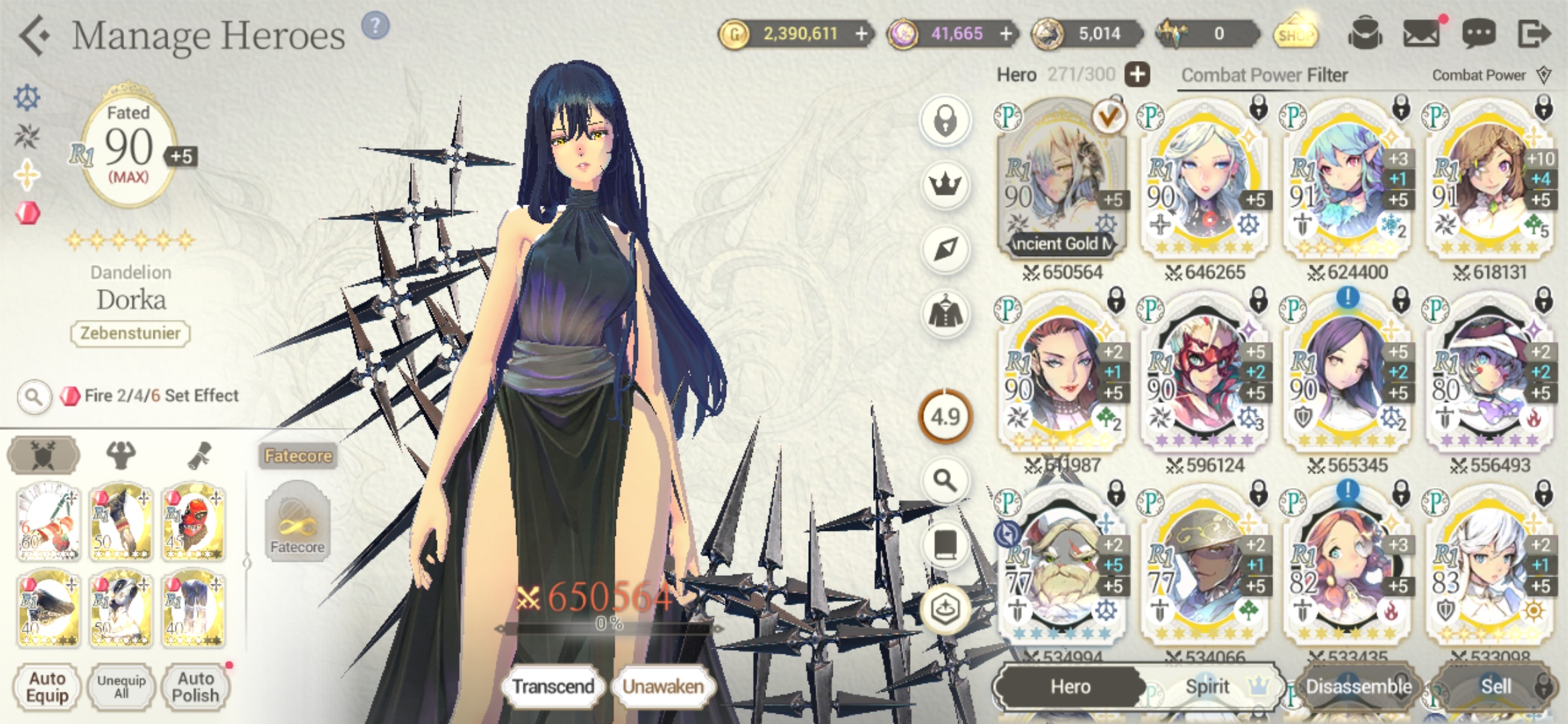
Task: Open the question mark help icon
Action: pyautogui.click(x=375, y=26)
